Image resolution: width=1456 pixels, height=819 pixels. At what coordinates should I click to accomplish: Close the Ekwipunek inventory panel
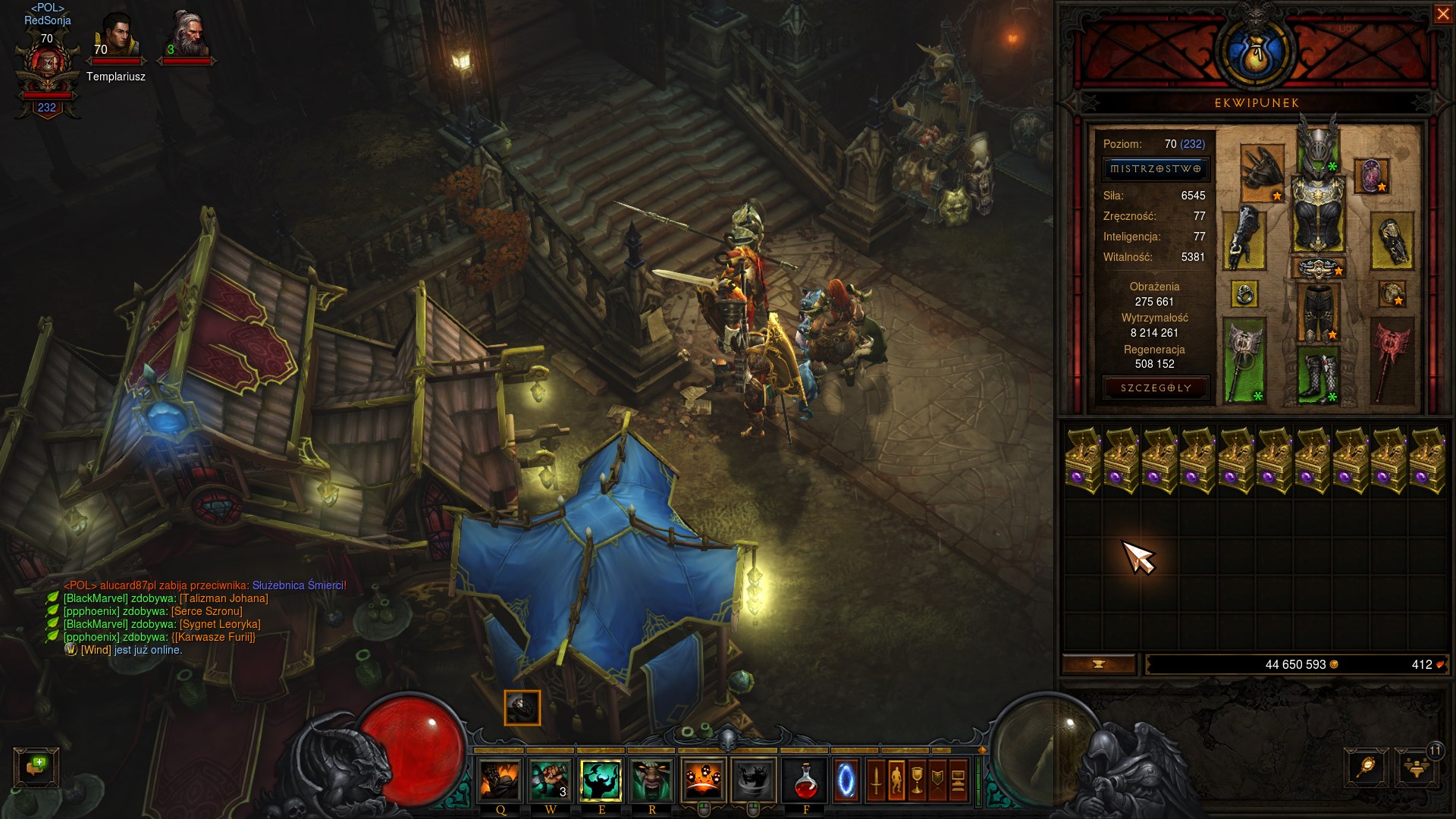coord(1442,14)
